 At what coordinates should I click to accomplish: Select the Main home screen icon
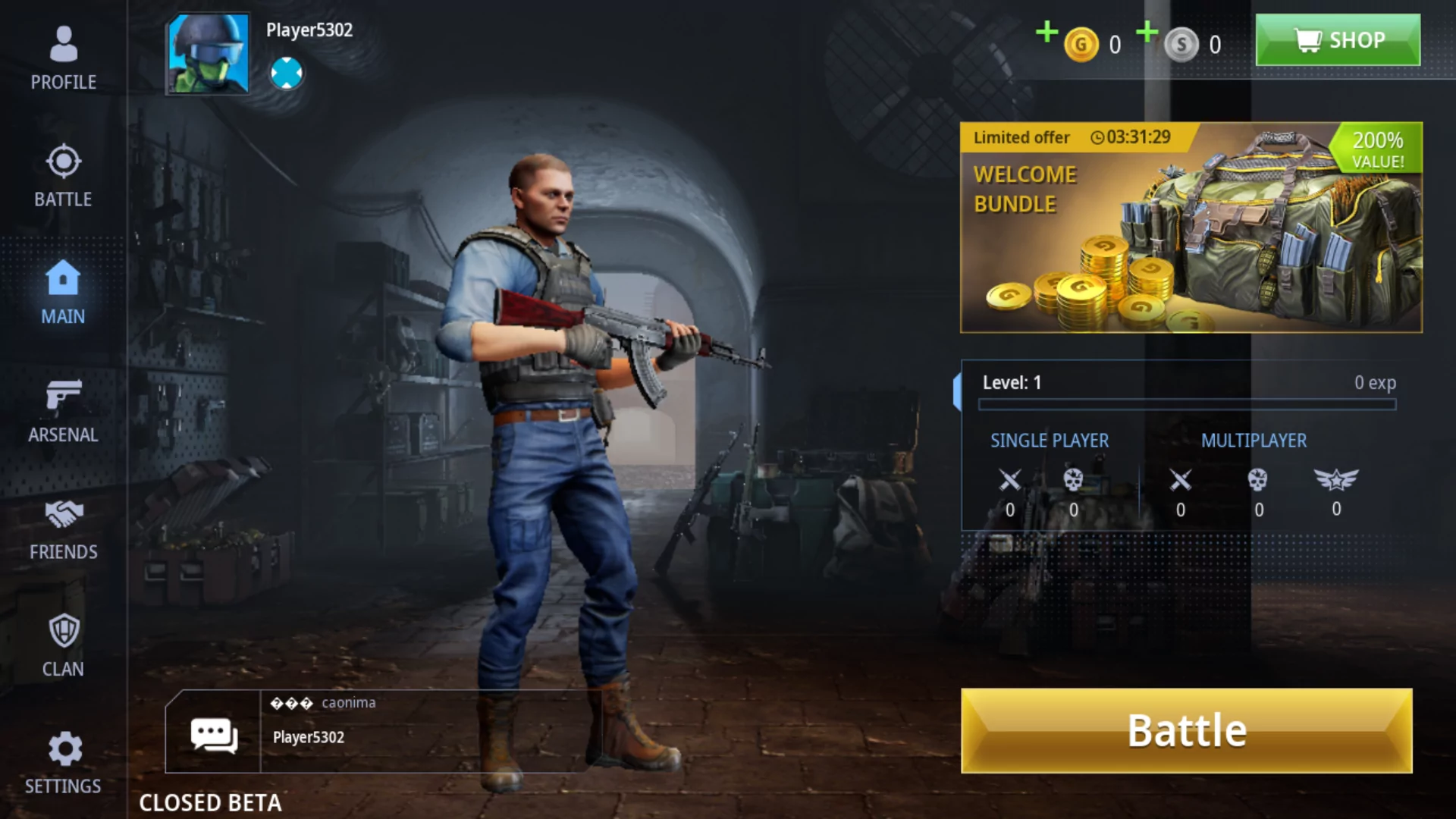pos(64,292)
